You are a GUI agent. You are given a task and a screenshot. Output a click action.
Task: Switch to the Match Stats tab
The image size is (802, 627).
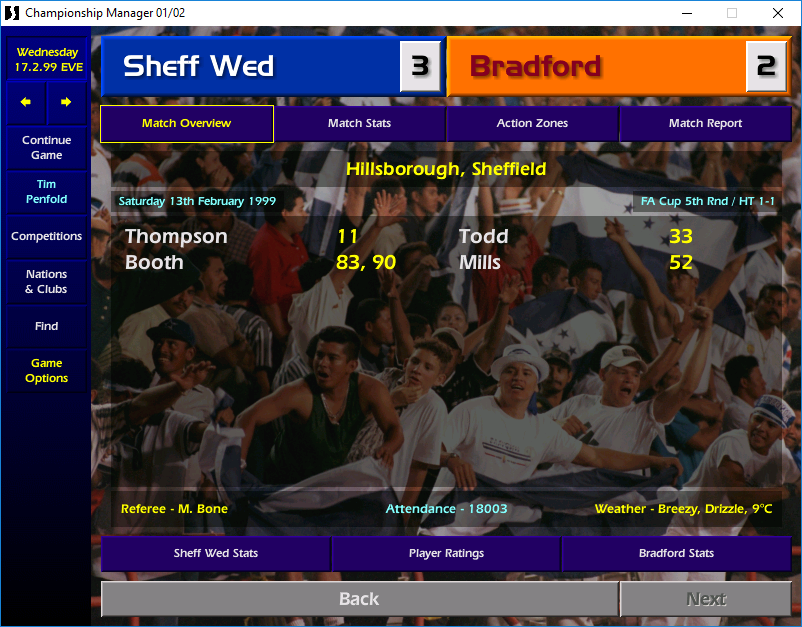coord(359,124)
